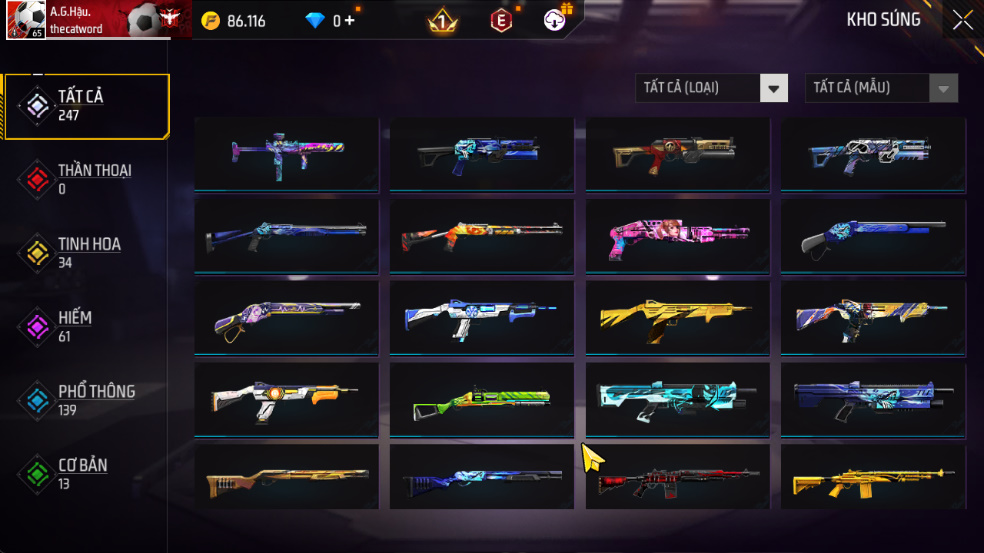Screen dimensions: 984x553
Task: Open the gold crown rank icon
Action: click(442, 20)
